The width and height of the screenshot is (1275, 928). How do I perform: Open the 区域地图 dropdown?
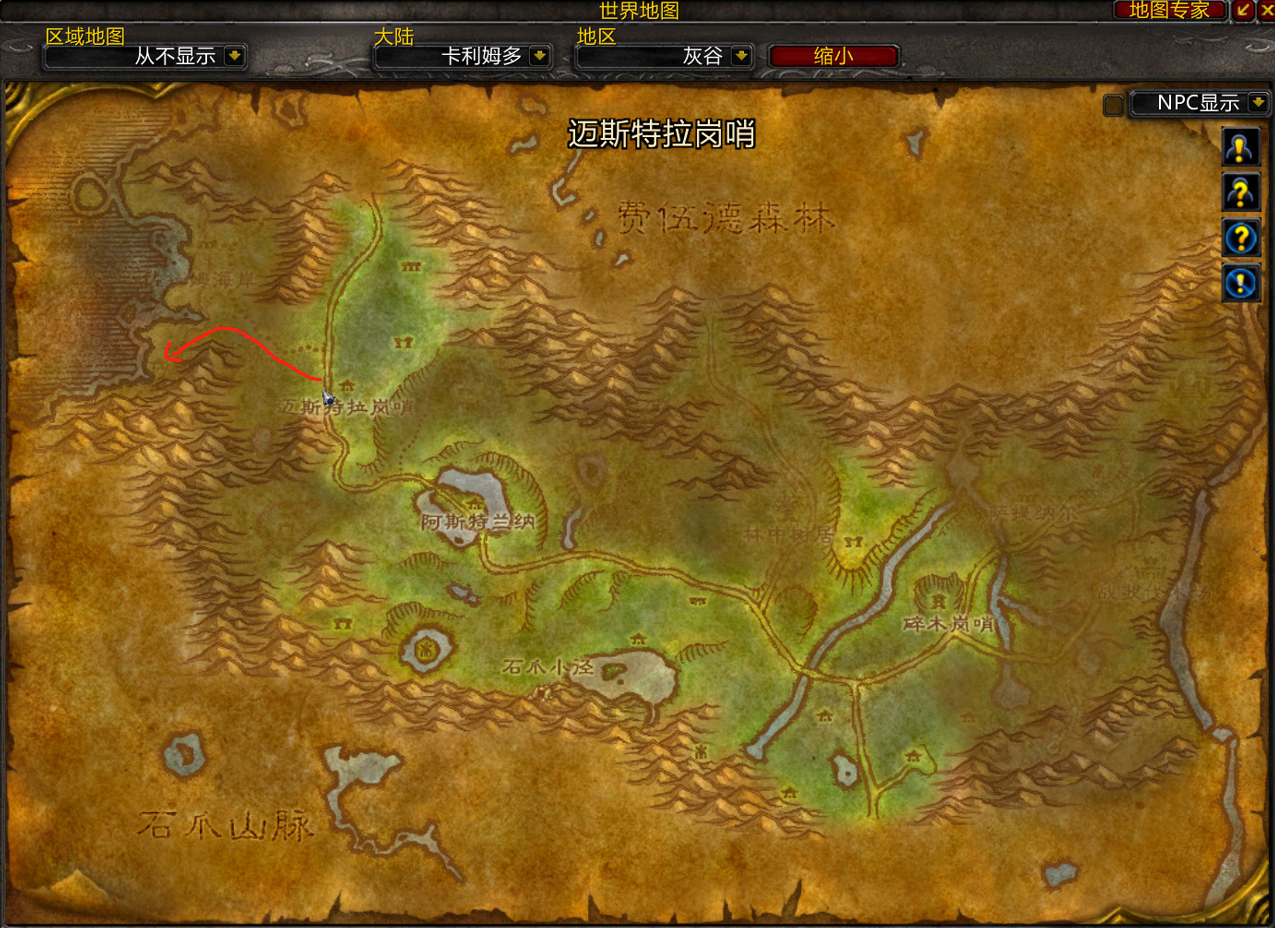click(235, 56)
